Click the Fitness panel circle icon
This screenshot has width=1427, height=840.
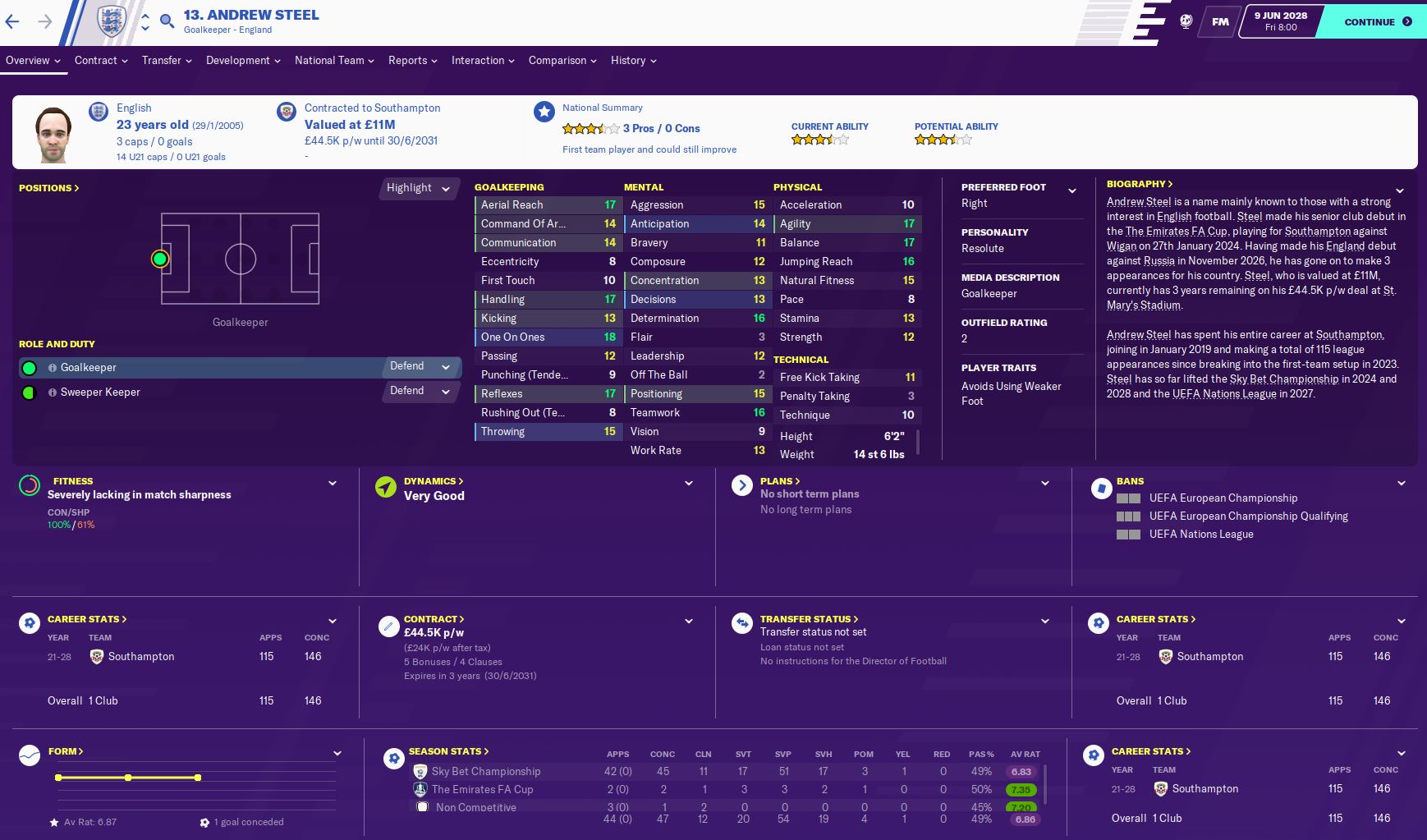coord(30,486)
